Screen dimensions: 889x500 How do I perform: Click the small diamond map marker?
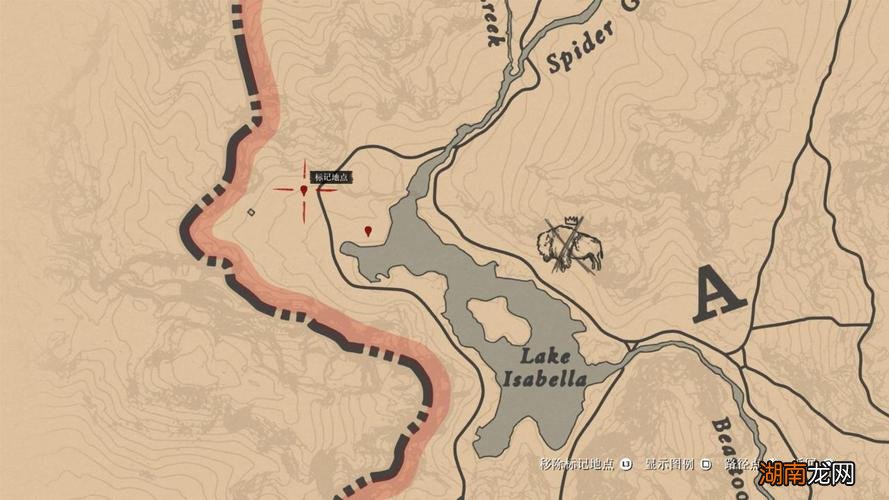pos(251,212)
